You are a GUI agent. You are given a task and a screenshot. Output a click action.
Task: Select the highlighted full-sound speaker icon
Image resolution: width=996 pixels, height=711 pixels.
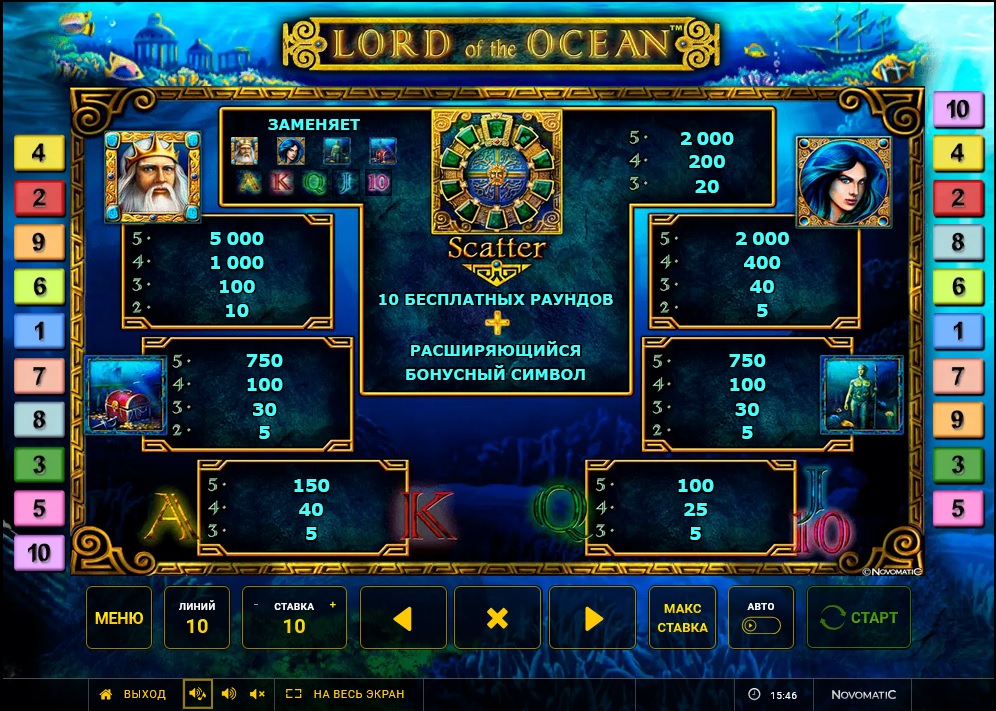click(x=198, y=694)
